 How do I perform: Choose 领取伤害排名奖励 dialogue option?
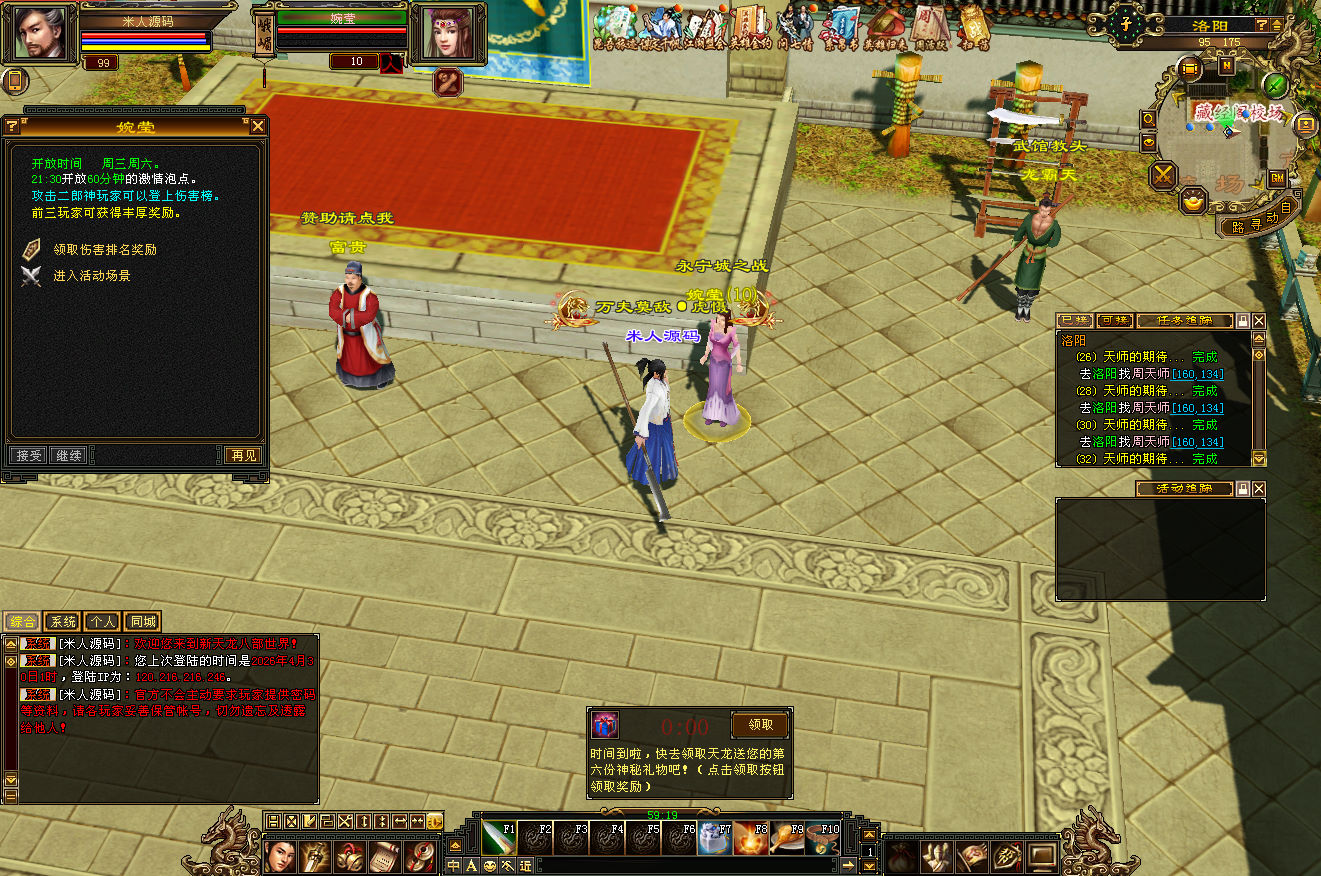[104, 249]
